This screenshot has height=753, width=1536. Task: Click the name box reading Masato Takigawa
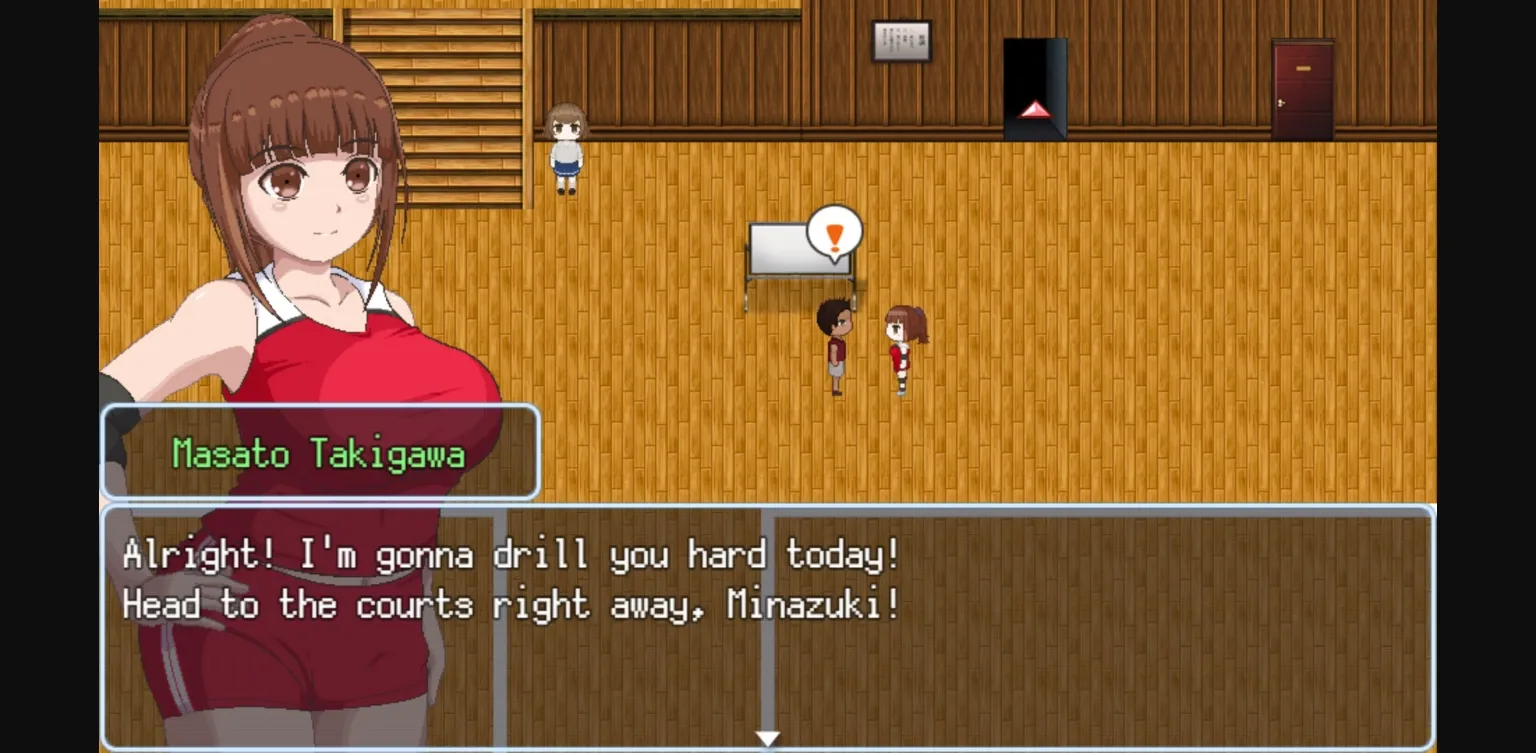point(320,453)
